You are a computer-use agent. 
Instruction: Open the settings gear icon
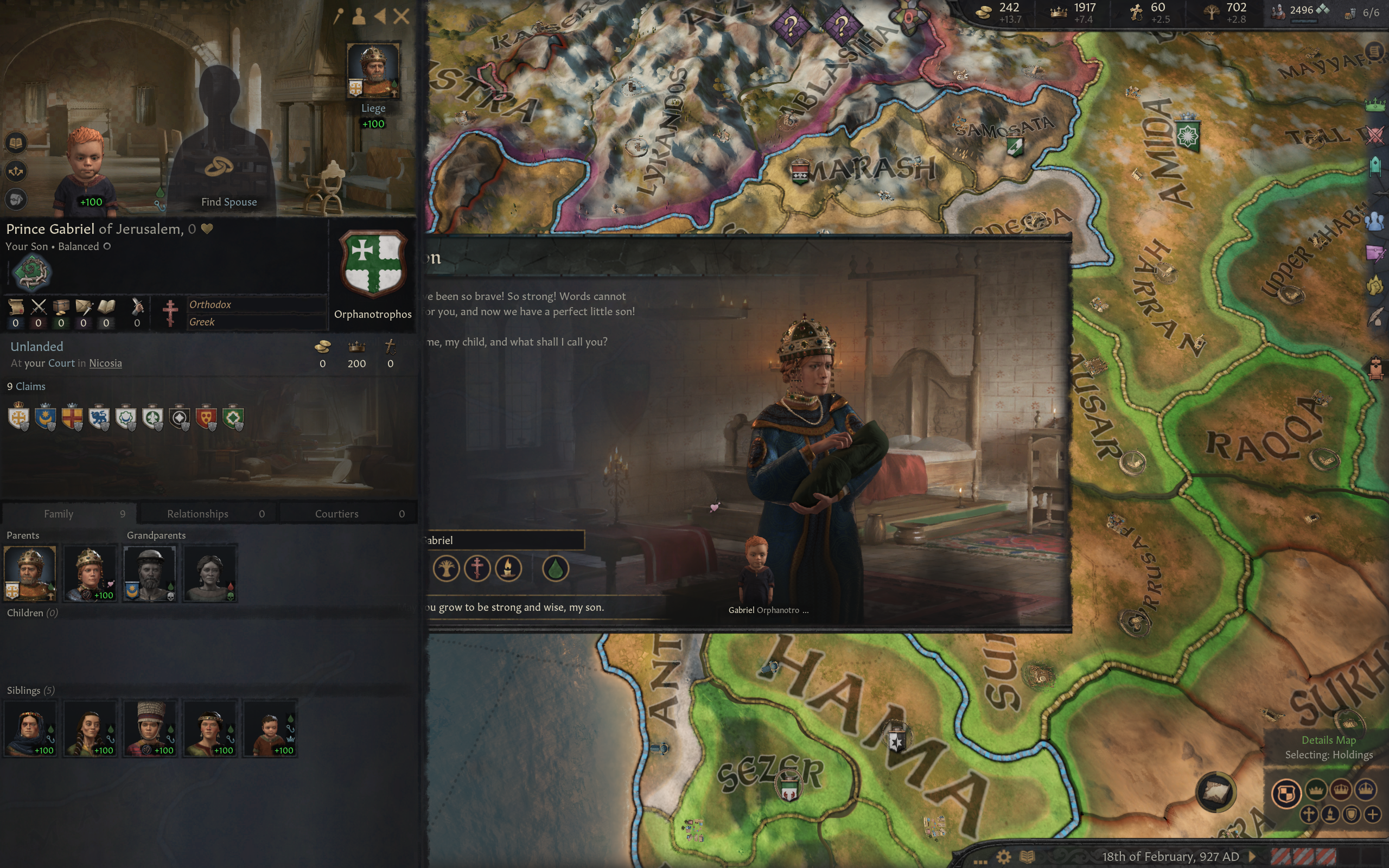[x=1003, y=857]
